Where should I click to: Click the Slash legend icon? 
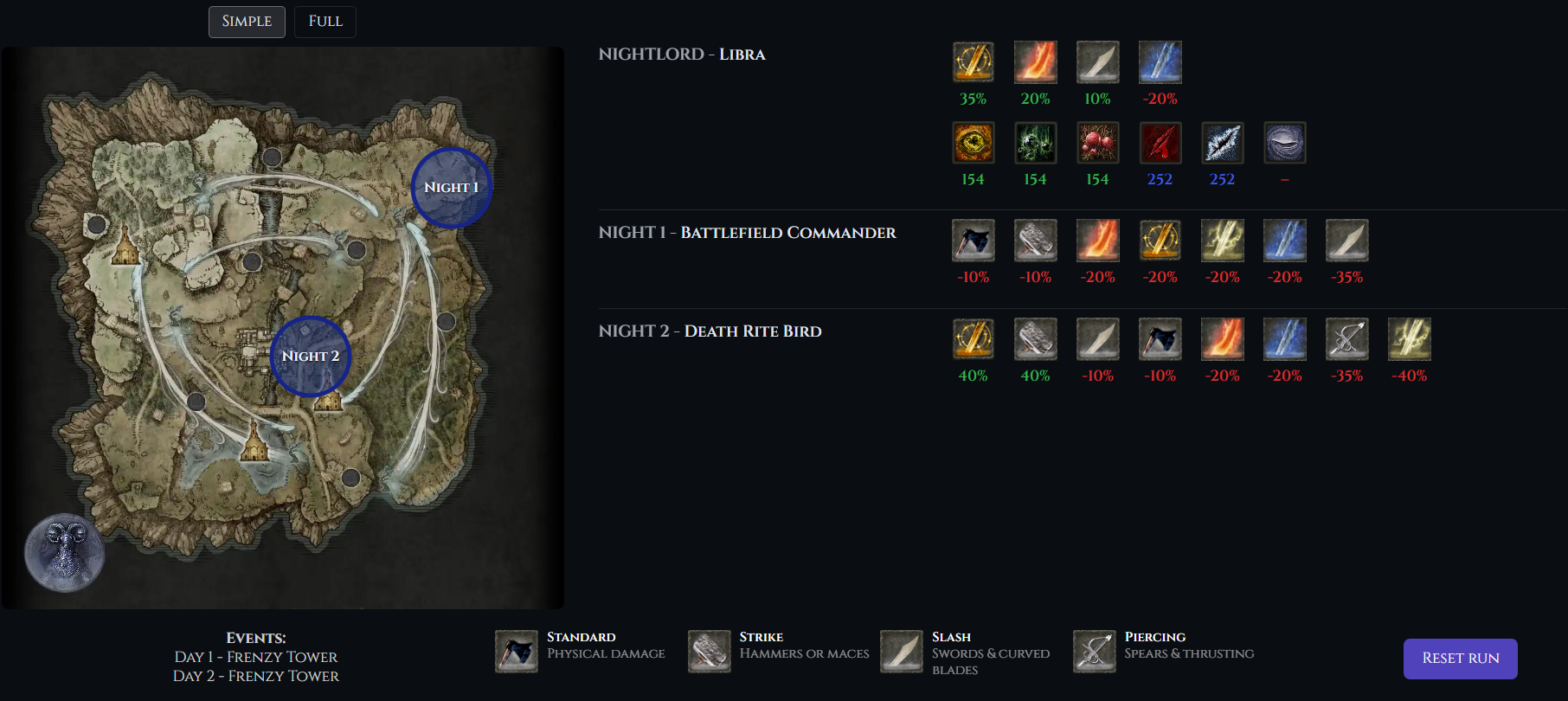coord(902,652)
